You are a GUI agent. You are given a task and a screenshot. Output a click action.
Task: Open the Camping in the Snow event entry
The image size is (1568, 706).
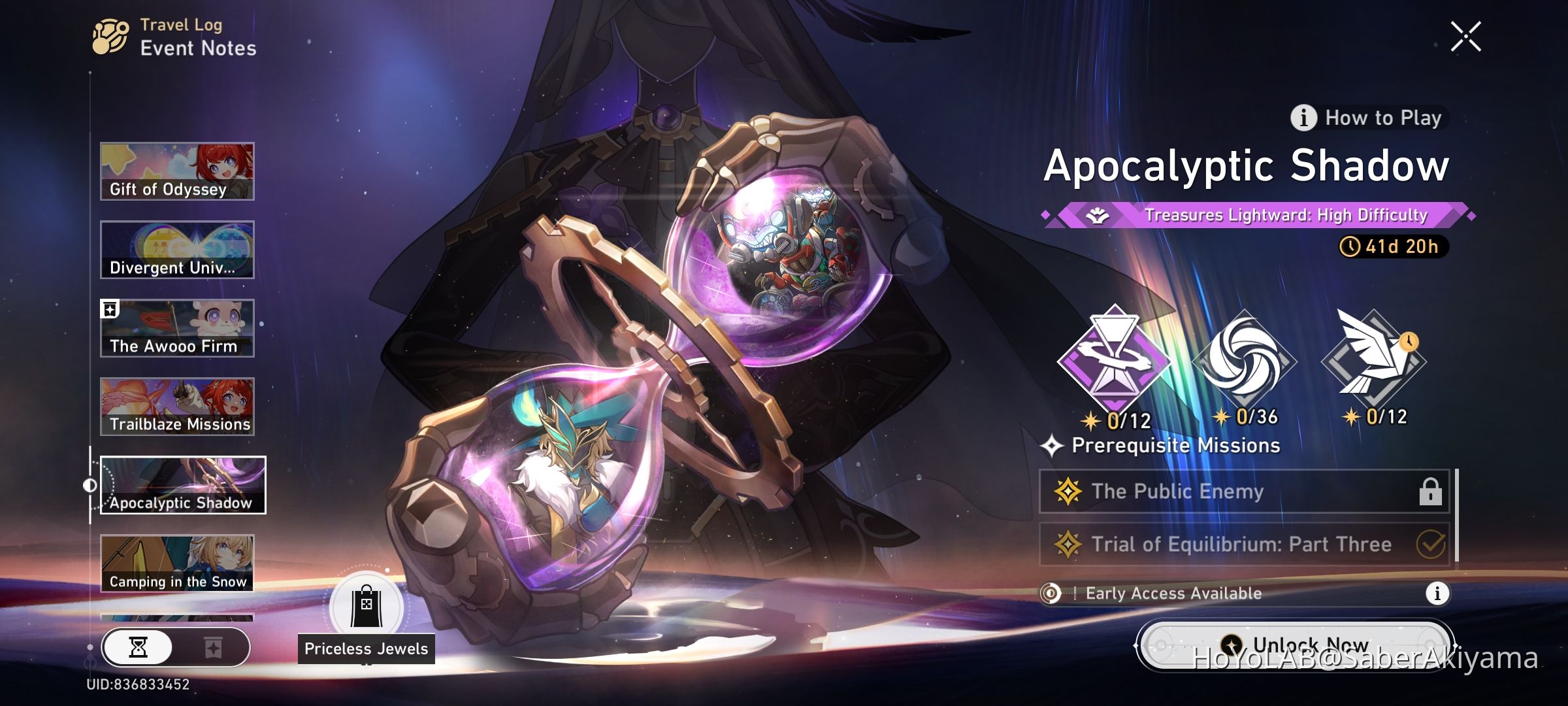tap(176, 561)
